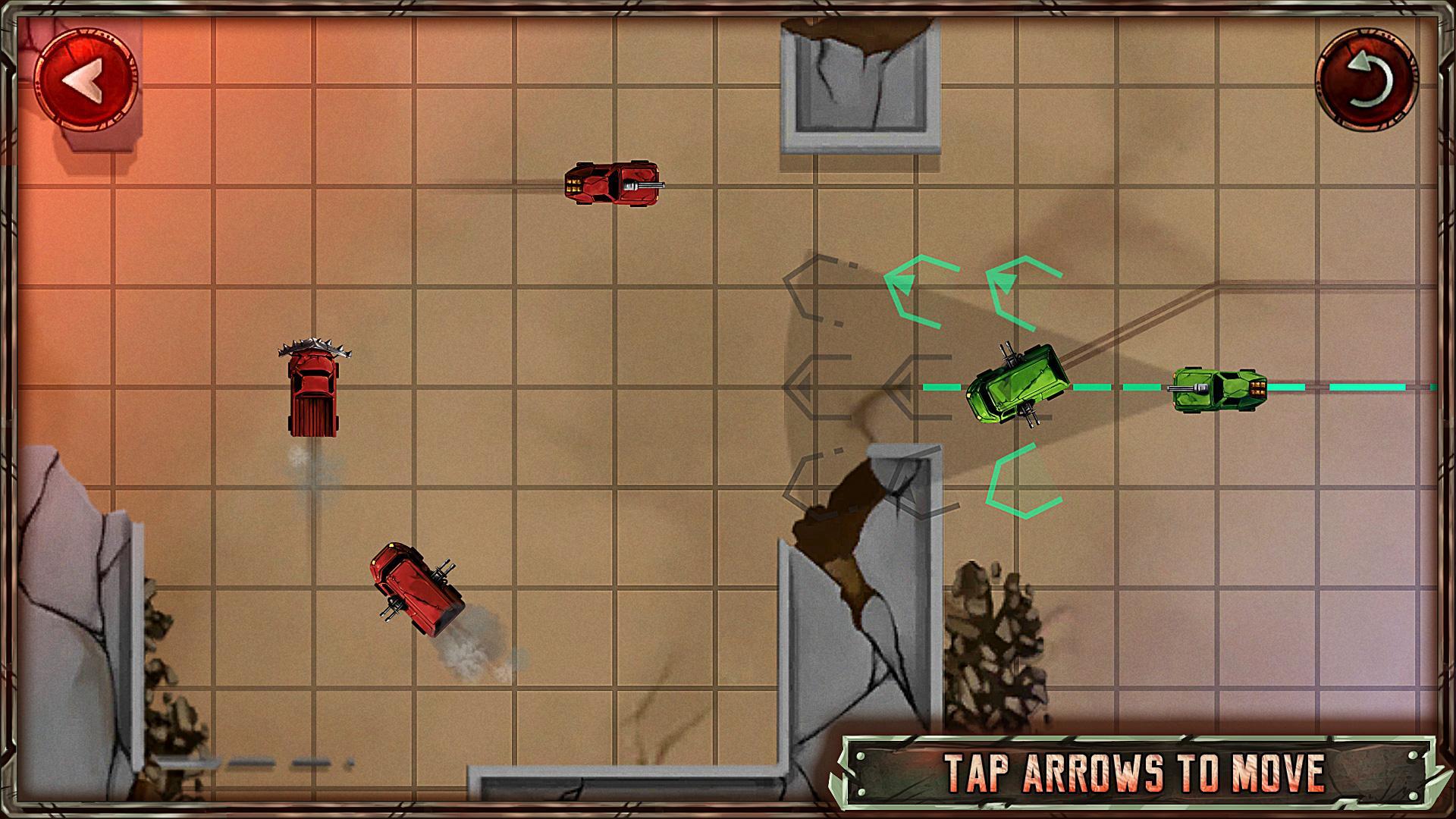Screen dimensions: 1456x819
Task: Click the stone pillar at the top of the map
Action: click(861, 83)
